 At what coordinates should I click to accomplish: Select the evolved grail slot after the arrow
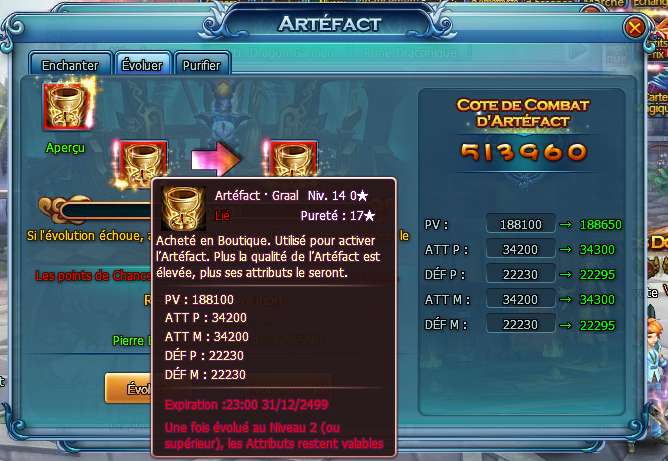(294, 159)
